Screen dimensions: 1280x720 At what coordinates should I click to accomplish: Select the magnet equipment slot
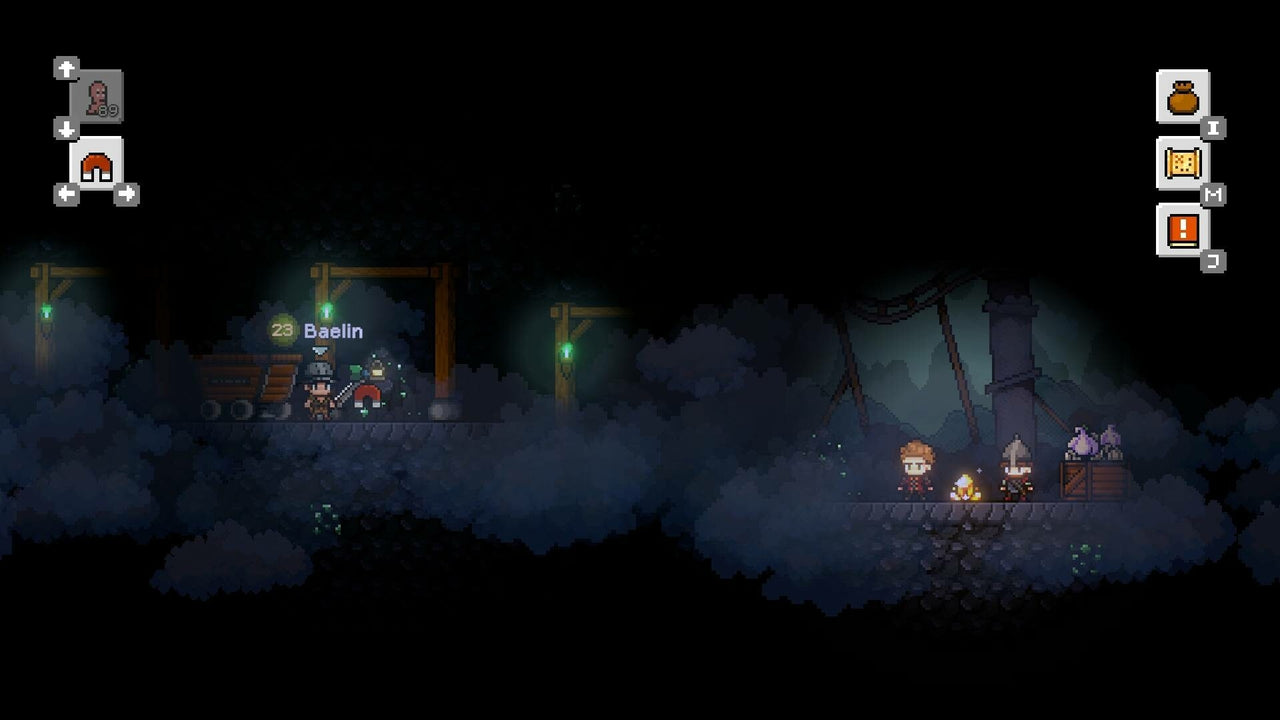pyautogui.click(x=95, y=164)
